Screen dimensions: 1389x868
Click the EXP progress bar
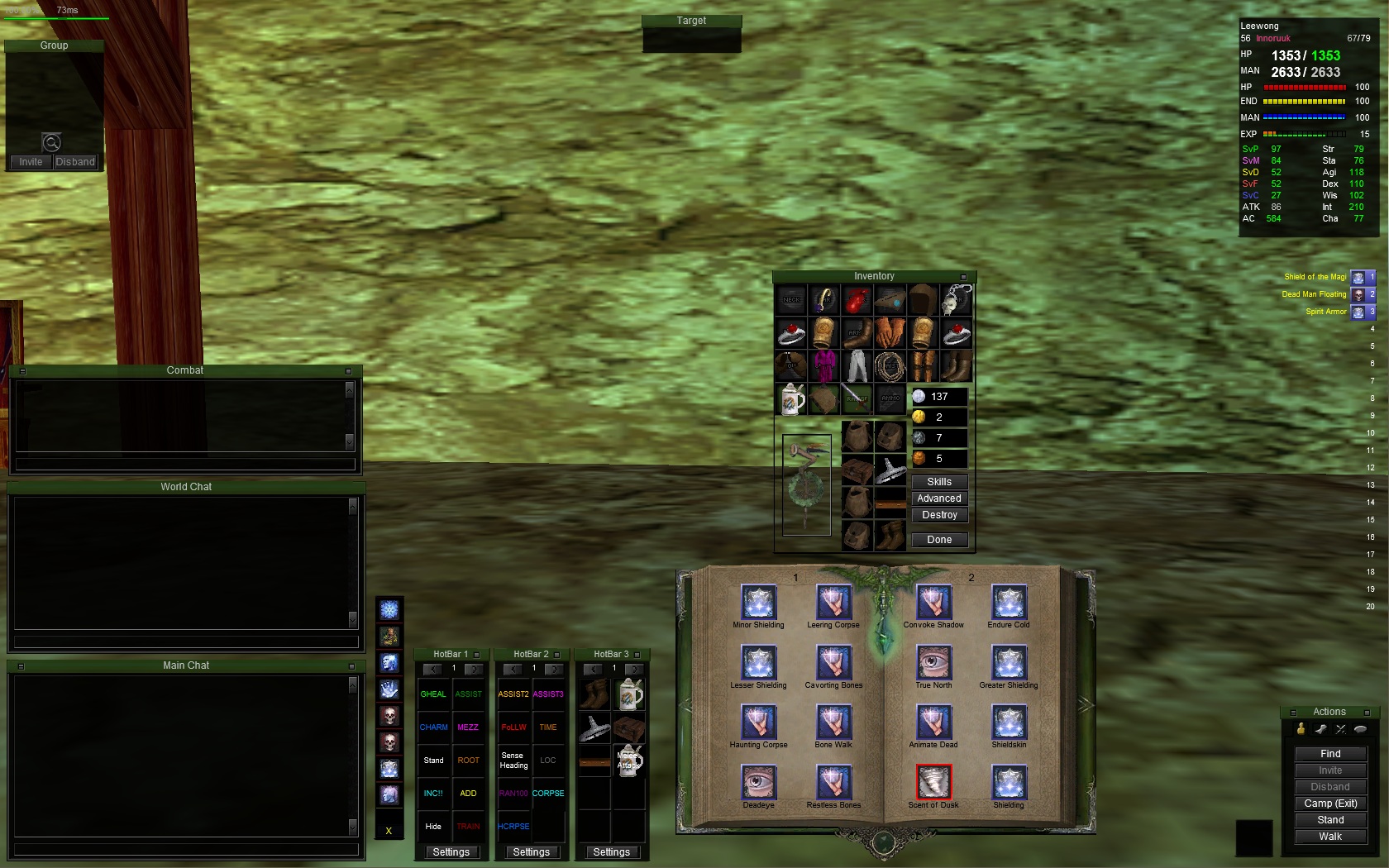pyautogui.click(x=1306, y=133)
